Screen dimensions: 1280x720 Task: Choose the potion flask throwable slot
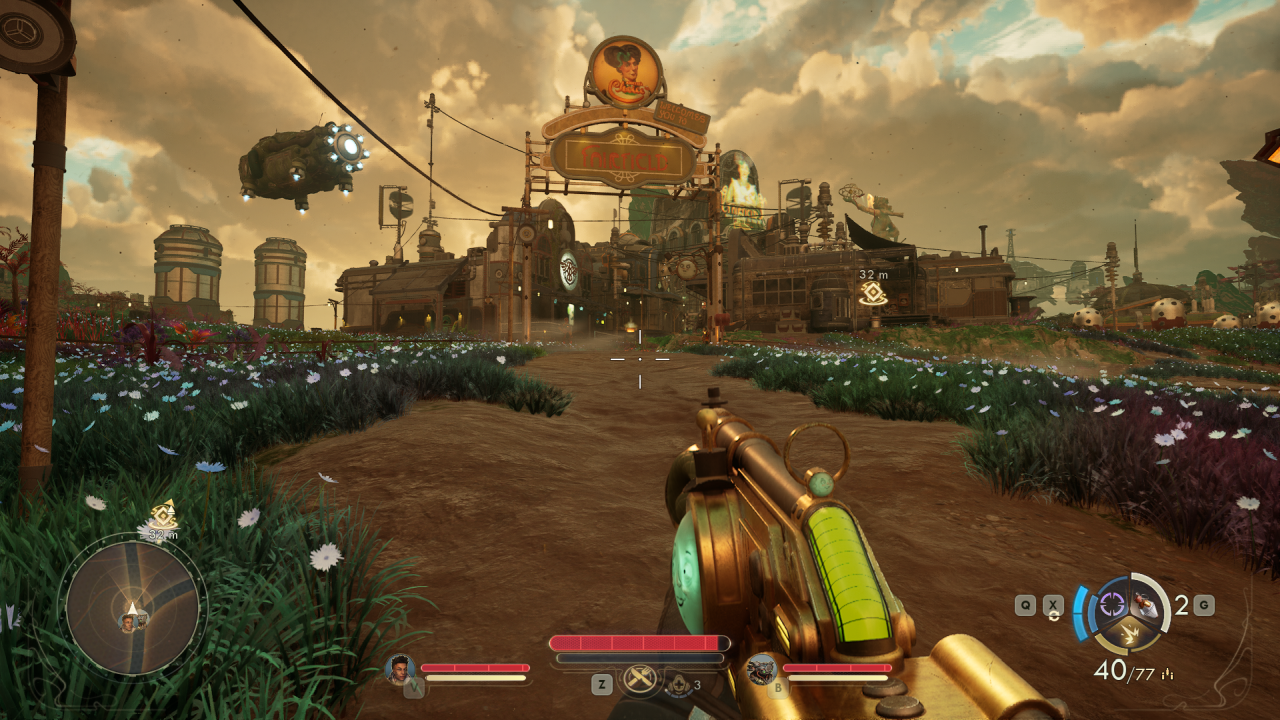click(x=1148, y=604)
